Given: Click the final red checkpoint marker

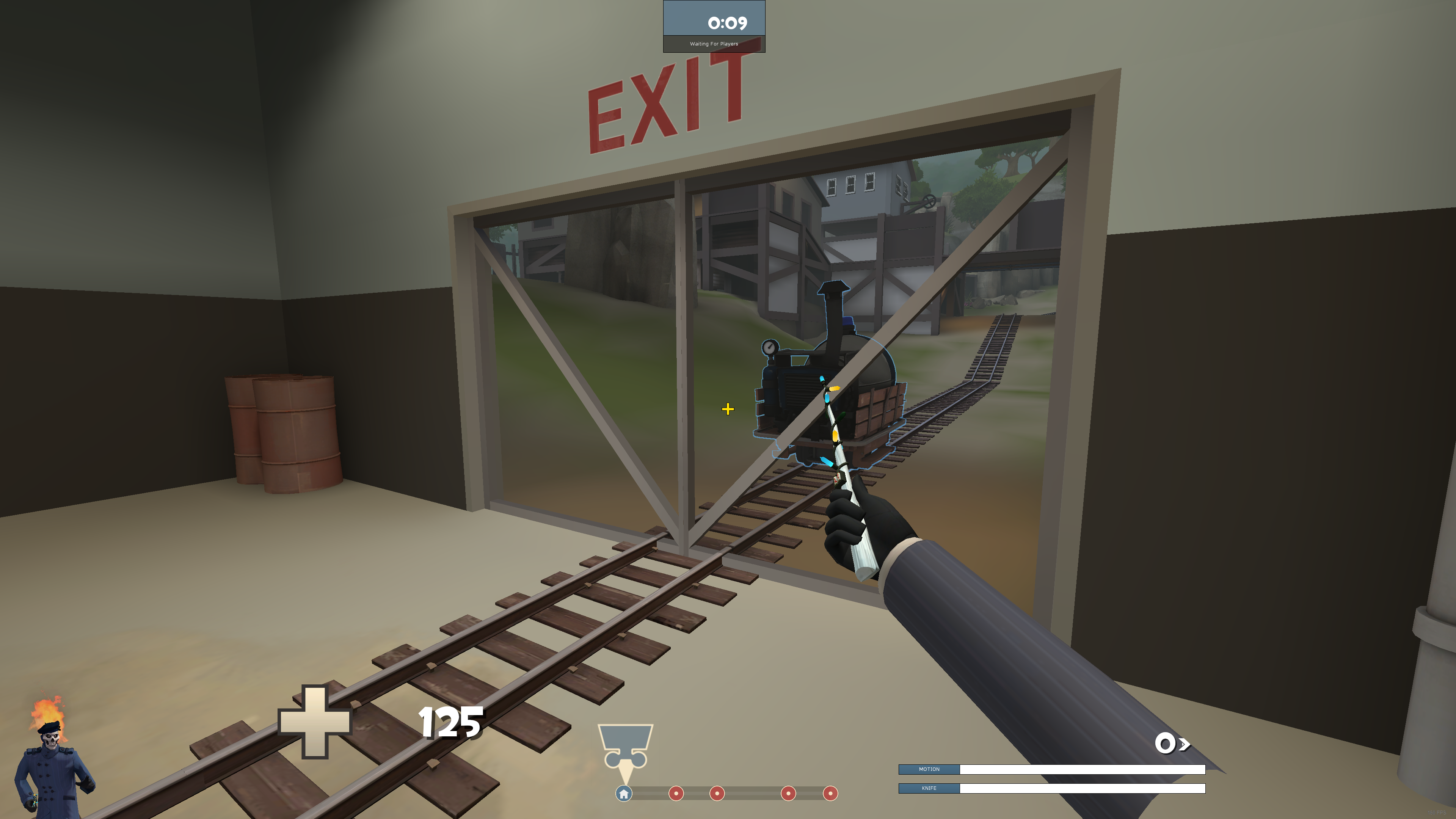Looking at the screenshot, I should [x=830, y=794].
